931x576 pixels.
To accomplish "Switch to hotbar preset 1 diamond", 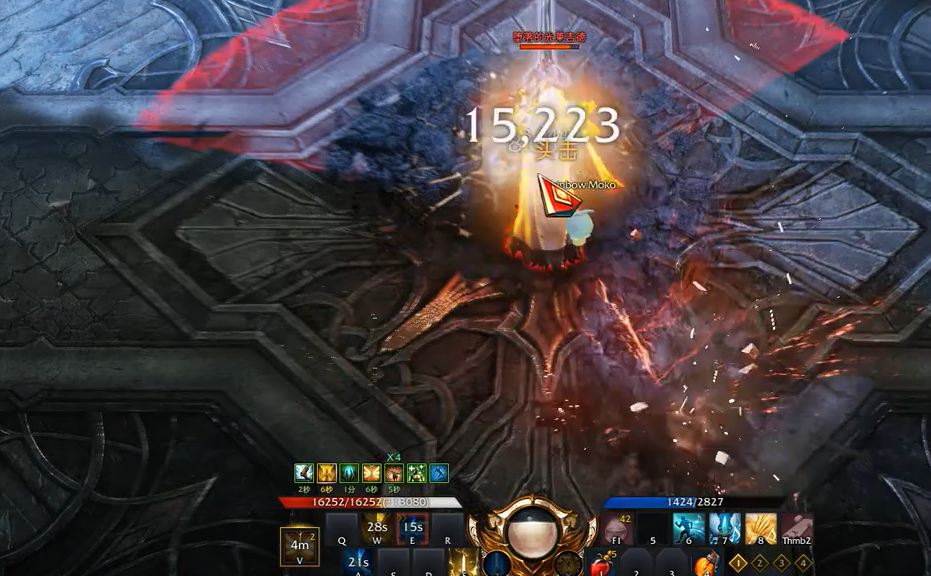I will tap(738, 562).
